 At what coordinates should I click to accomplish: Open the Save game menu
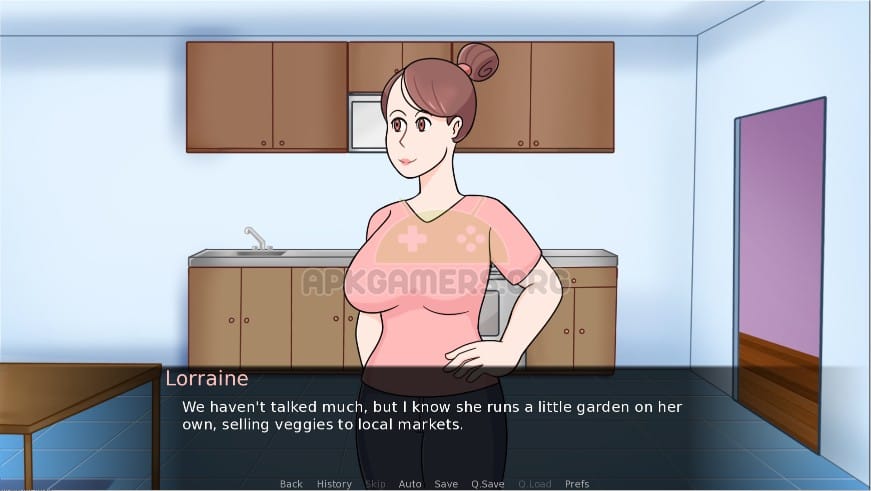446,484
